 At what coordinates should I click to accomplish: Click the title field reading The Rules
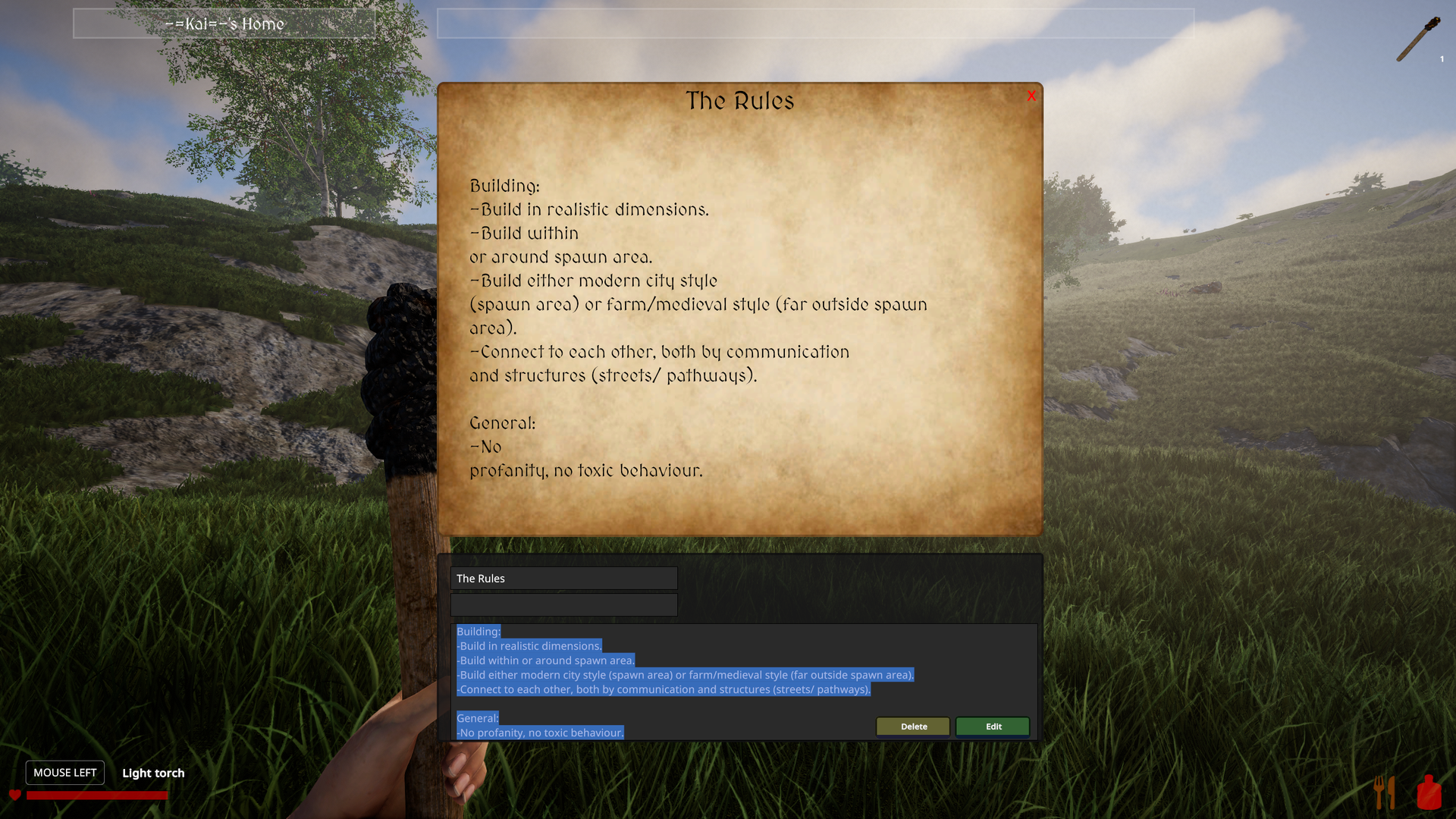(563, 579)
